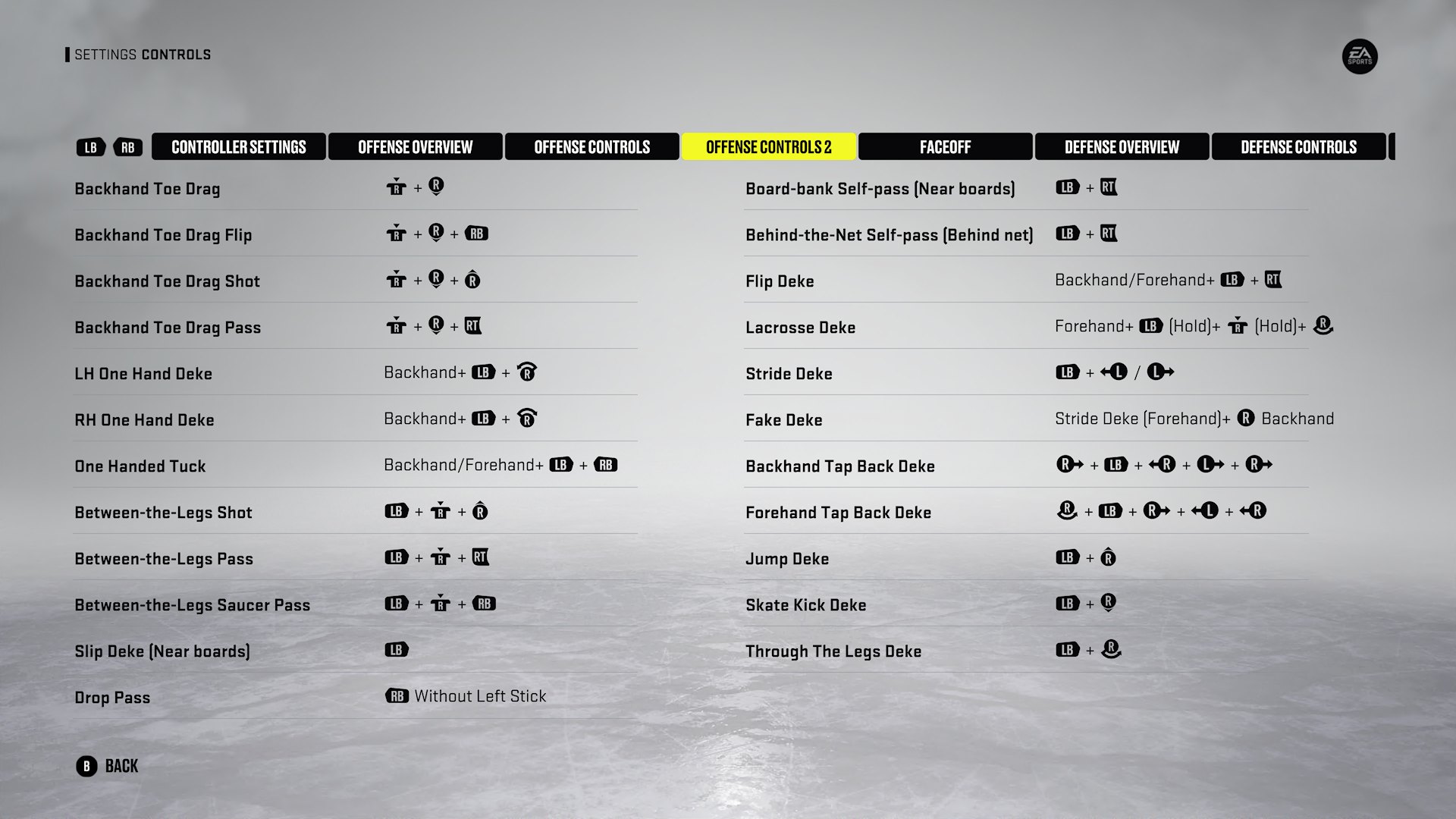Select the Drop Pass row
This screenshot has height=819, width=1456.
112,698
